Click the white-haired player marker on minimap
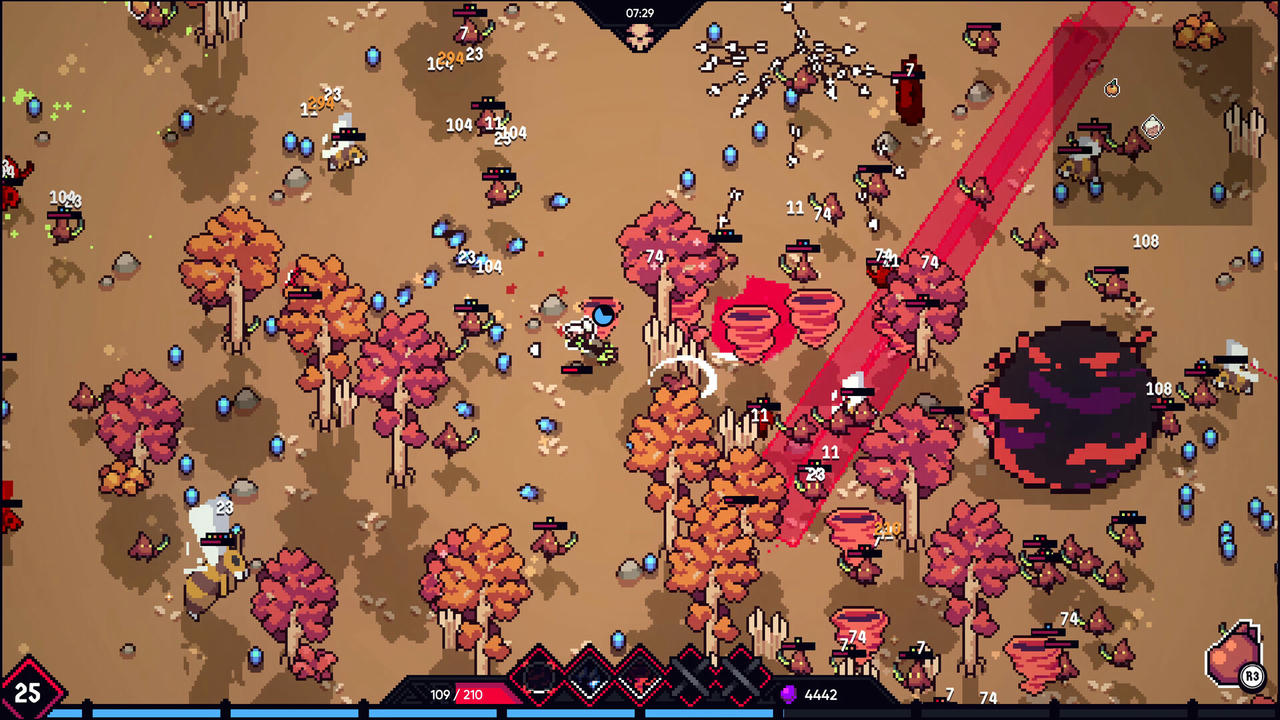 1152,127
